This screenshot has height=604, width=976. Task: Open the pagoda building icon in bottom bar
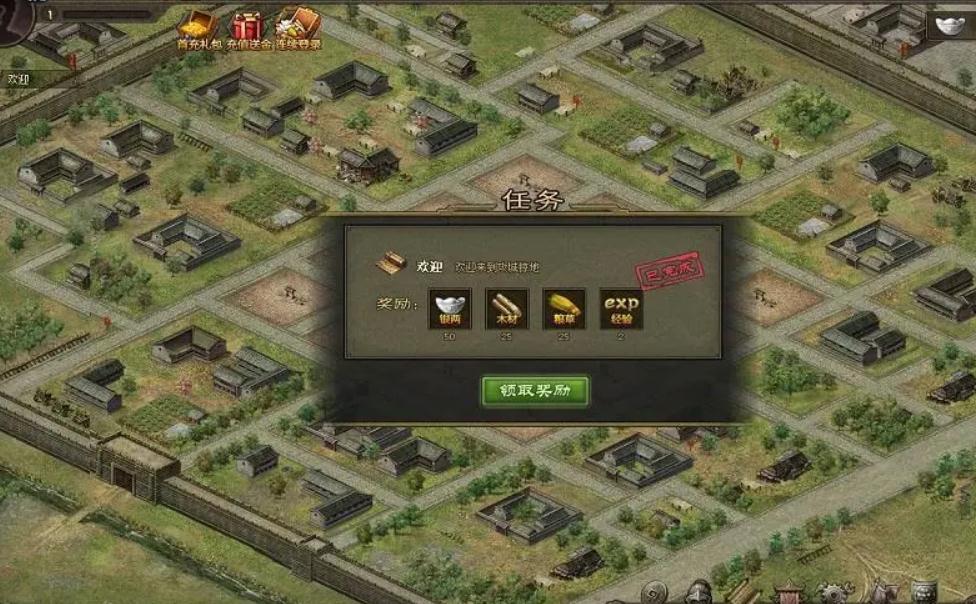790,593
